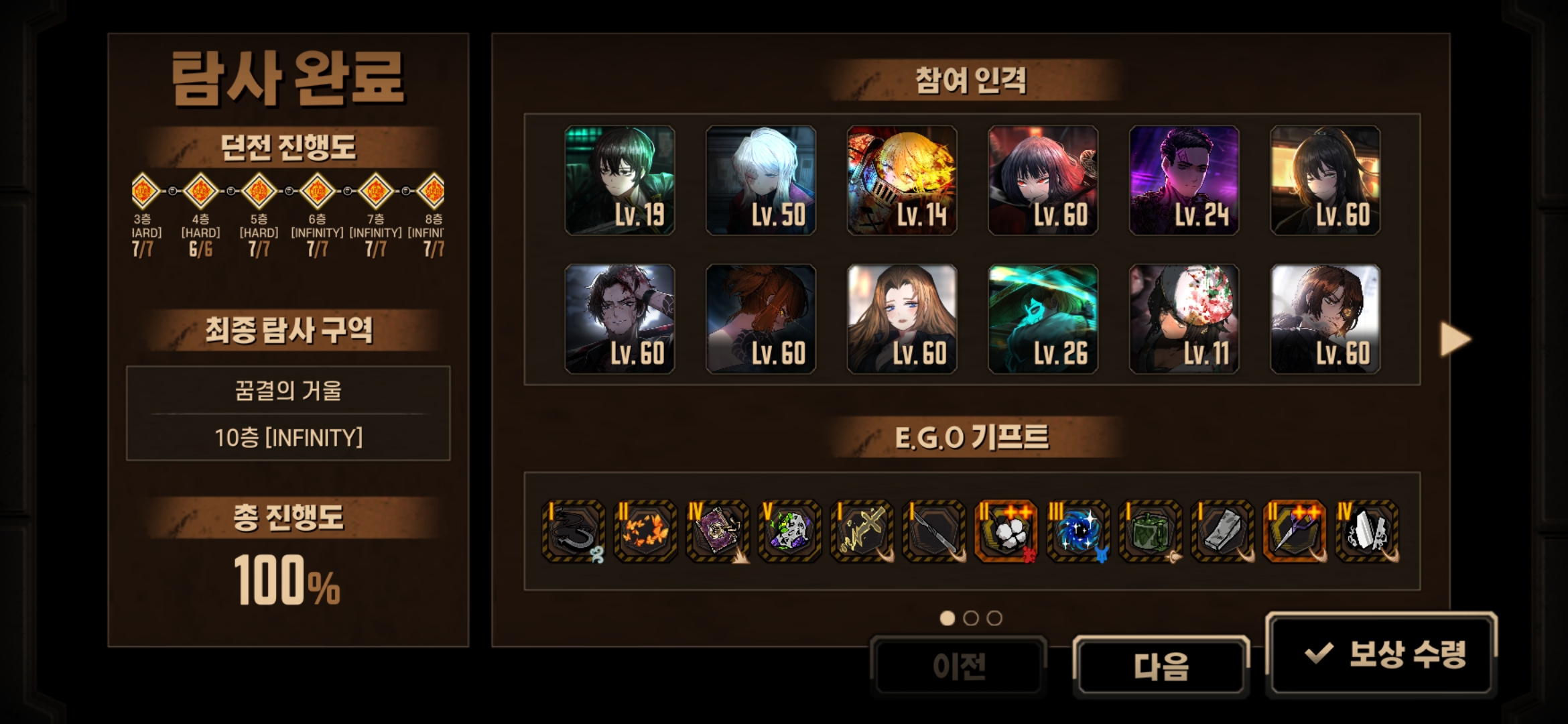
Task: Pick the Lv. 24 purple-background identity portrait
Action: tap(1184, 180)
